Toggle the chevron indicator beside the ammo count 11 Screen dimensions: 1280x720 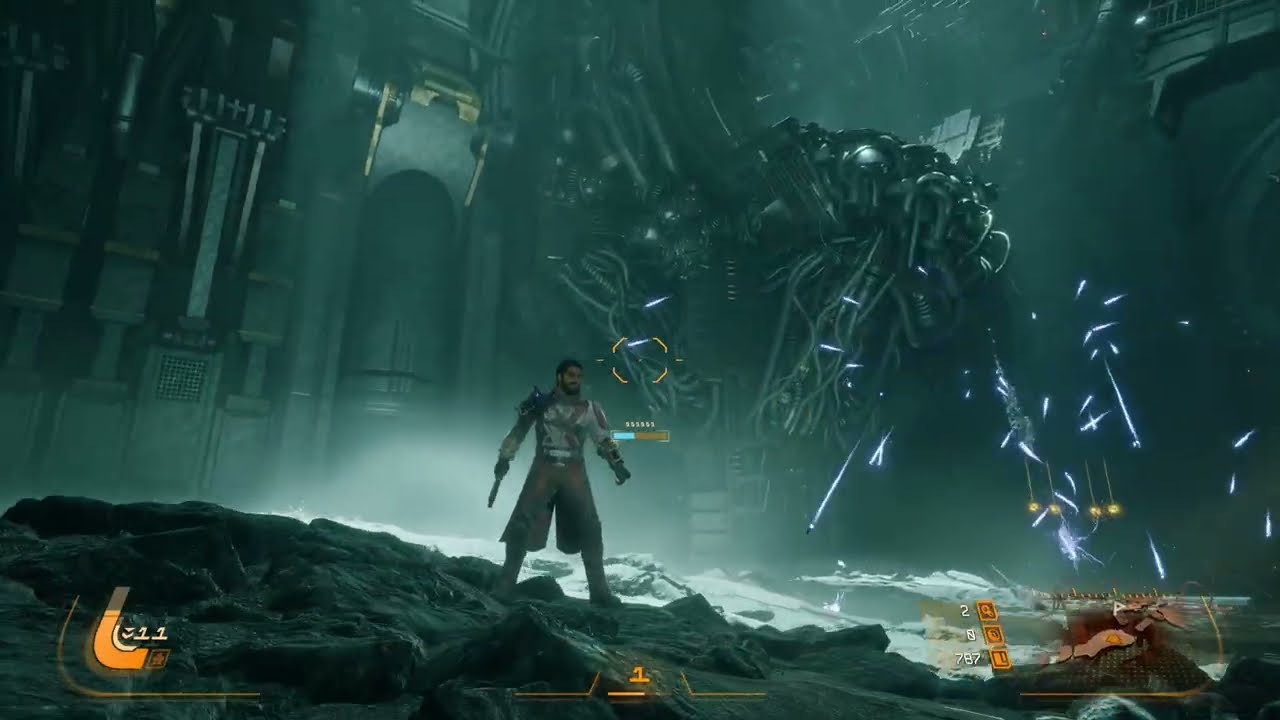(126, 634)
